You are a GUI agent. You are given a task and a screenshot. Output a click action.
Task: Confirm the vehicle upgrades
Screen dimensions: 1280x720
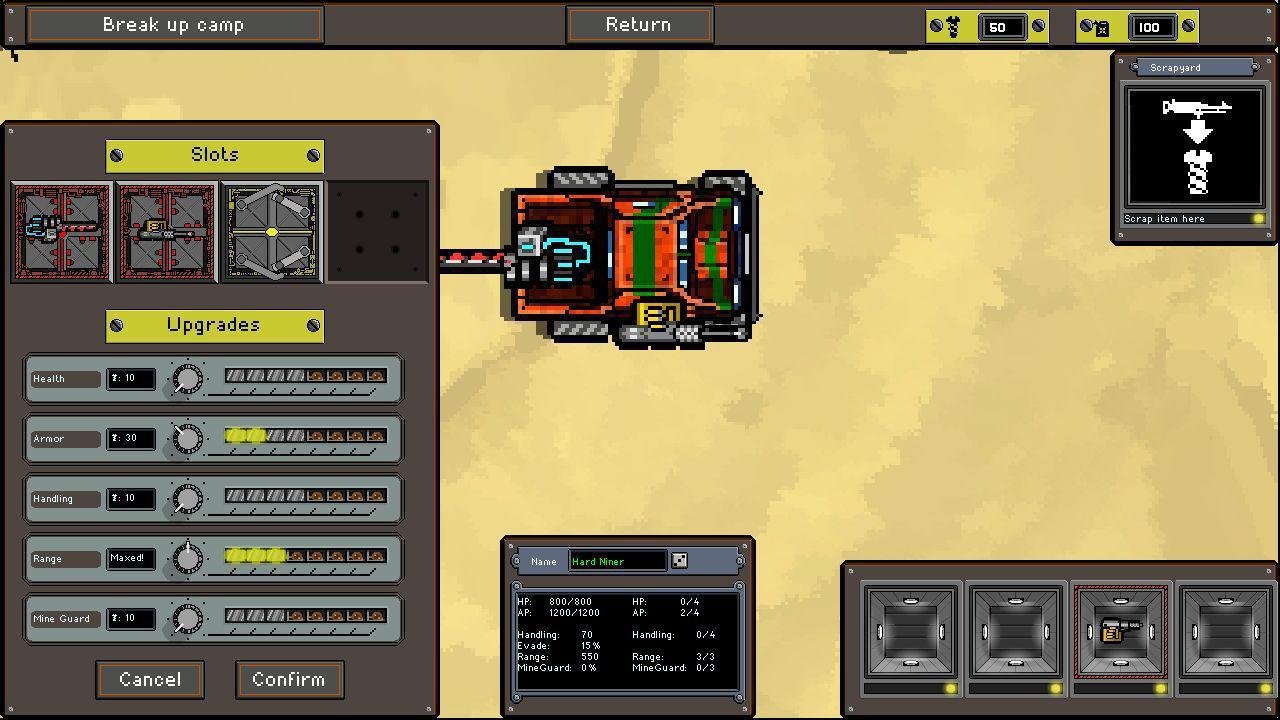[x=289, y=680]
